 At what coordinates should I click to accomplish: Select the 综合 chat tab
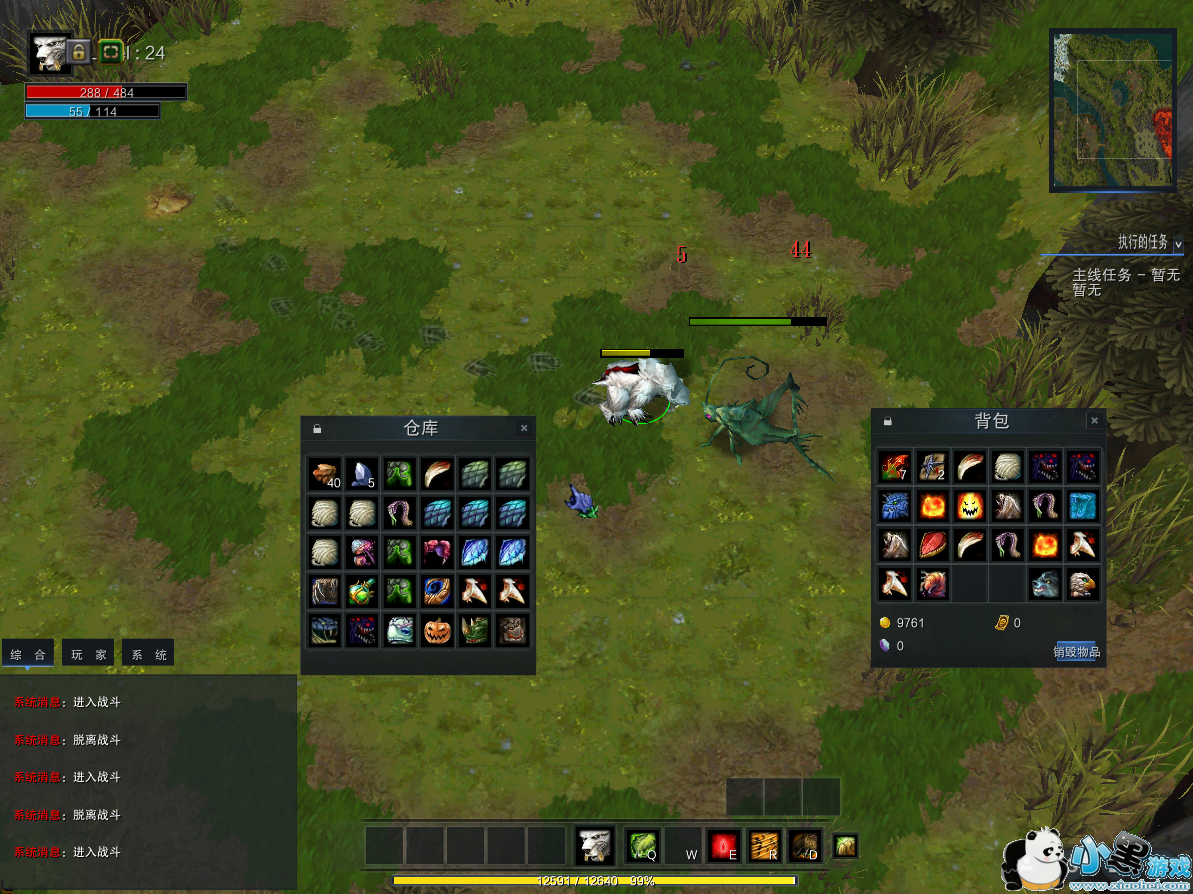click(x=28, y=655)
